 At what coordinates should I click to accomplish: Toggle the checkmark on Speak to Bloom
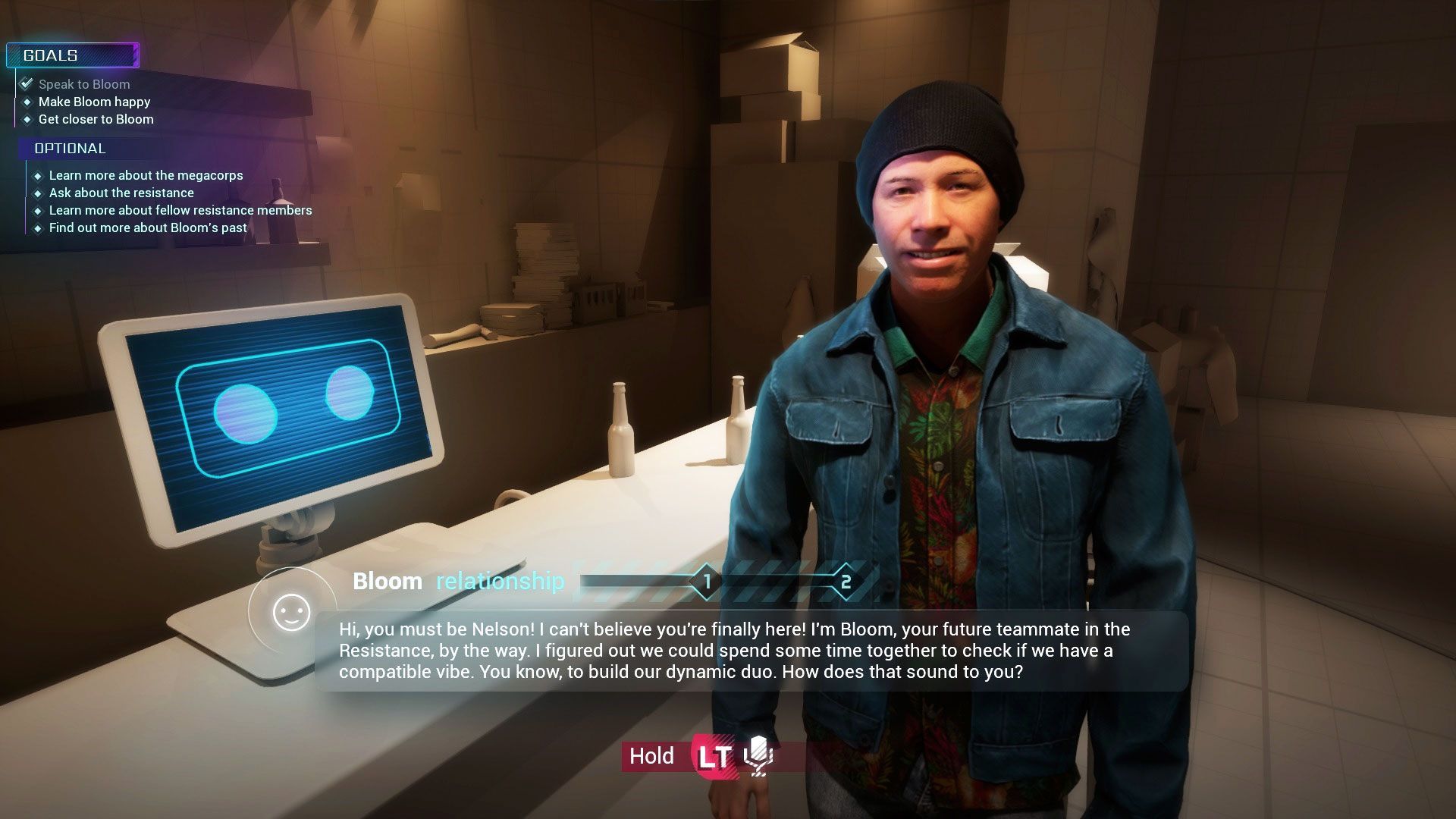point(28,83)
